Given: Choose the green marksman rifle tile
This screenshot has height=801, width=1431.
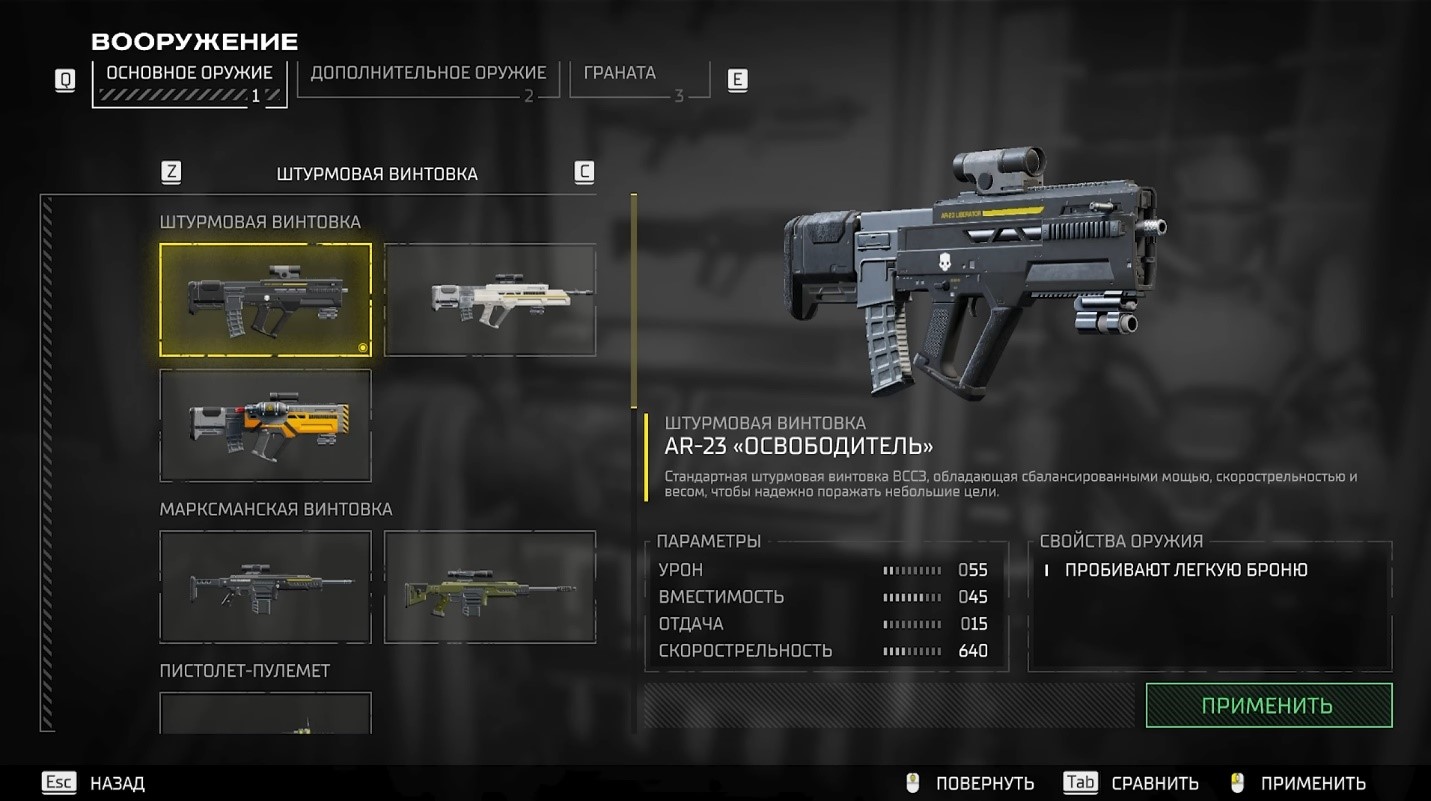Looking at the screenshot, I should click(490, 586).
